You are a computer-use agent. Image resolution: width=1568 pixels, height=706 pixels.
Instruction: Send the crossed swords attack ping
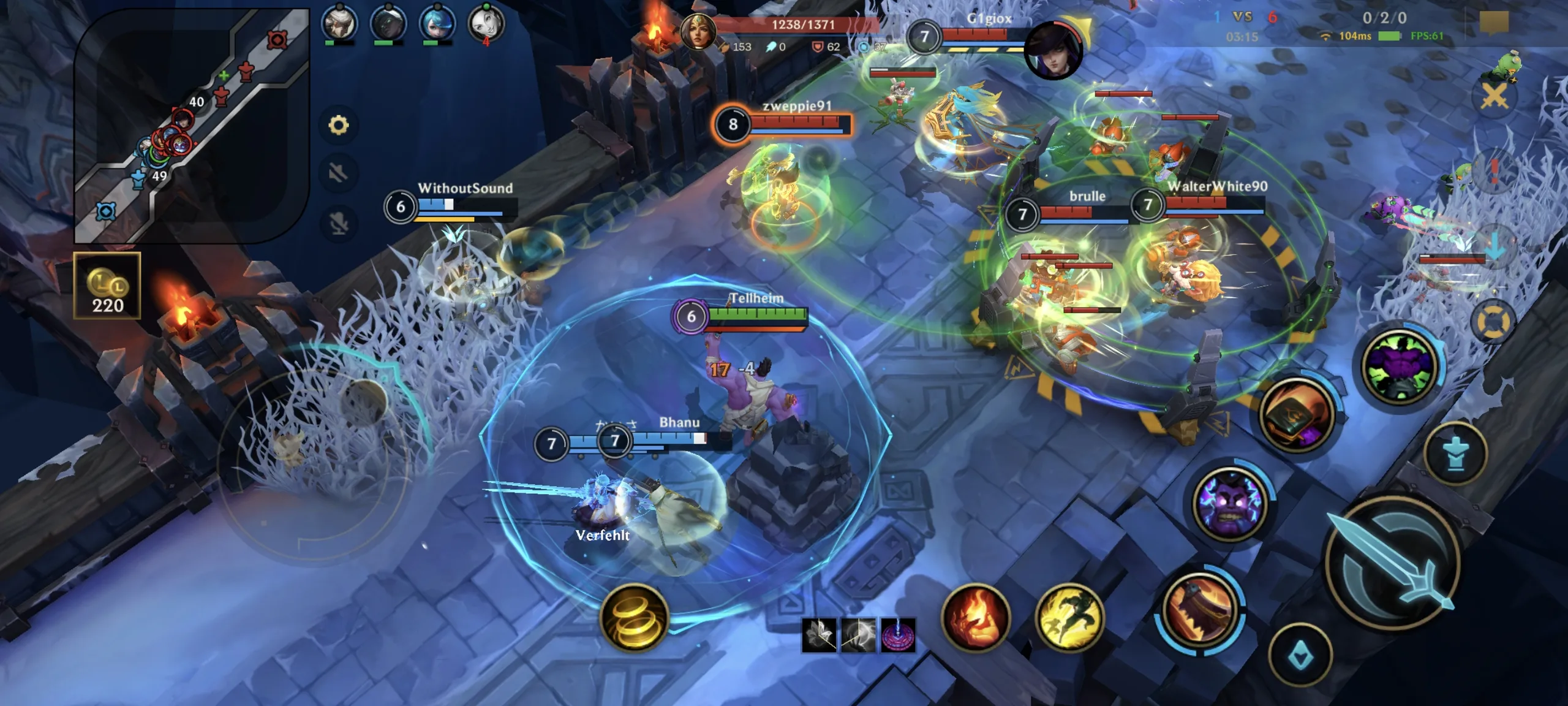point(1494,96)
